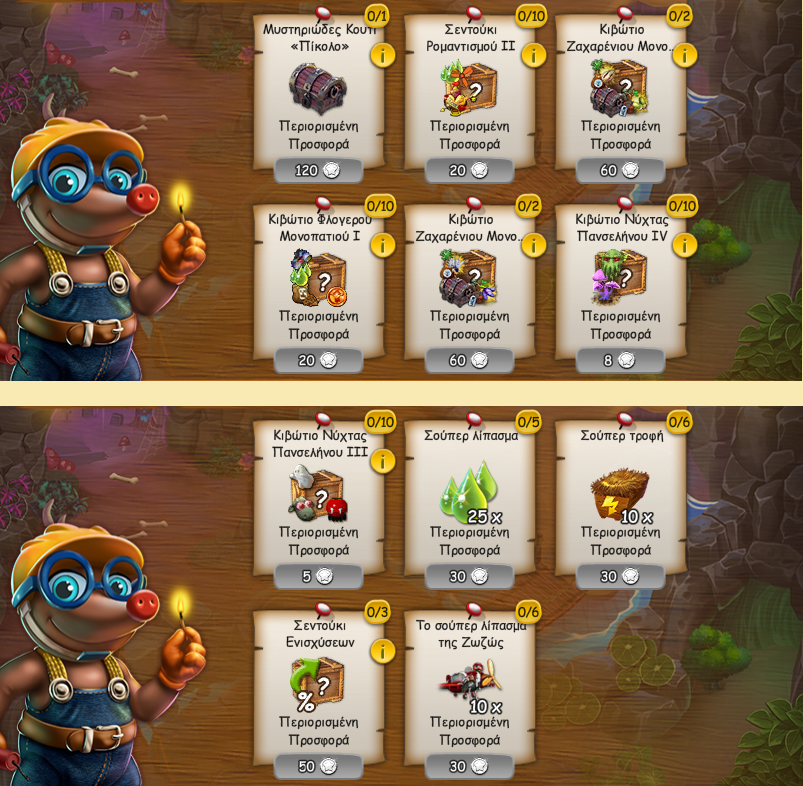Purchase Κιβώτιο Νύχτας Πανσελήνου III for 5
Viewport: 803px width, 786px height.
(x=318, y=577)
